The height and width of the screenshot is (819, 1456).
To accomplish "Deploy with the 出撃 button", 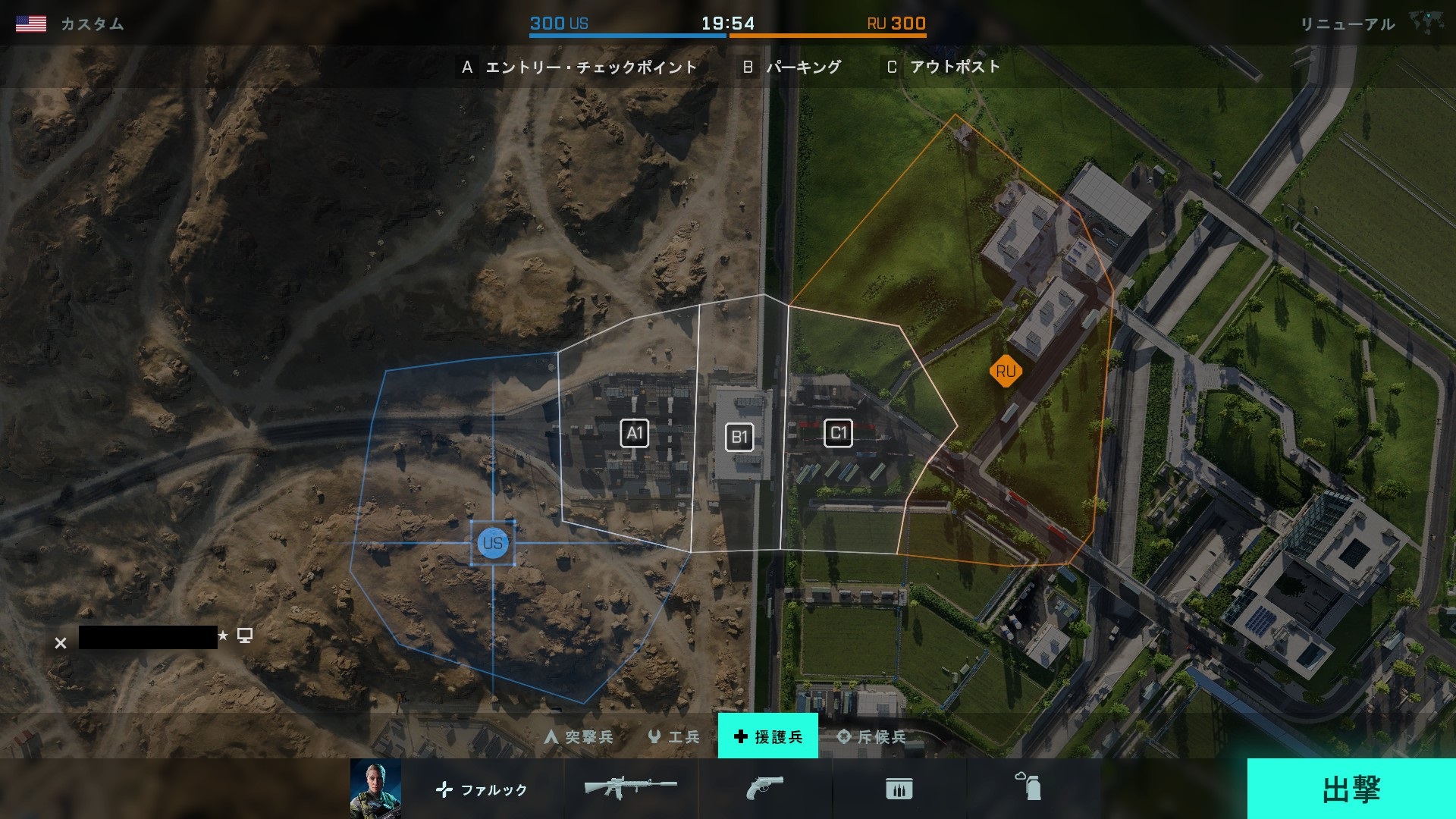I will click(x=1351, y=789).
